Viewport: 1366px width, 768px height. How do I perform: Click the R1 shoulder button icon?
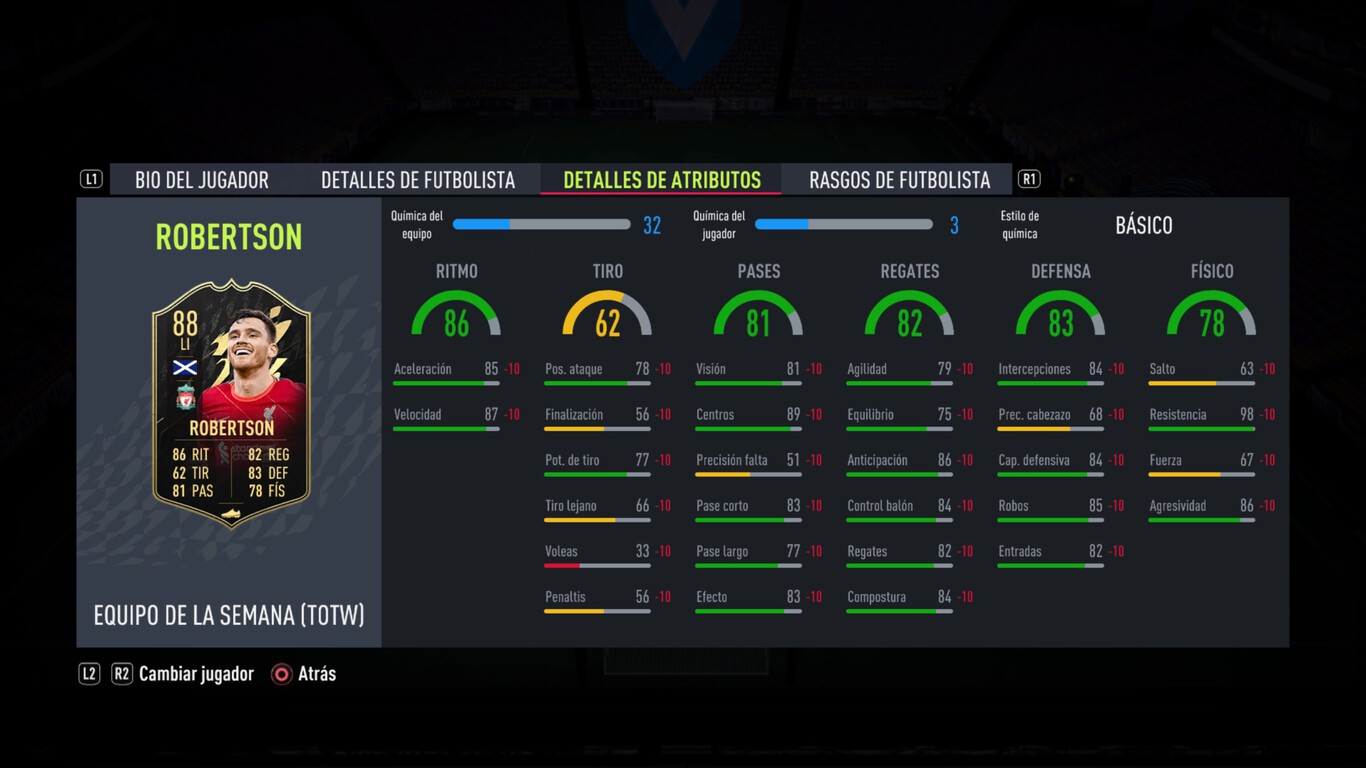pos(1029,178)
